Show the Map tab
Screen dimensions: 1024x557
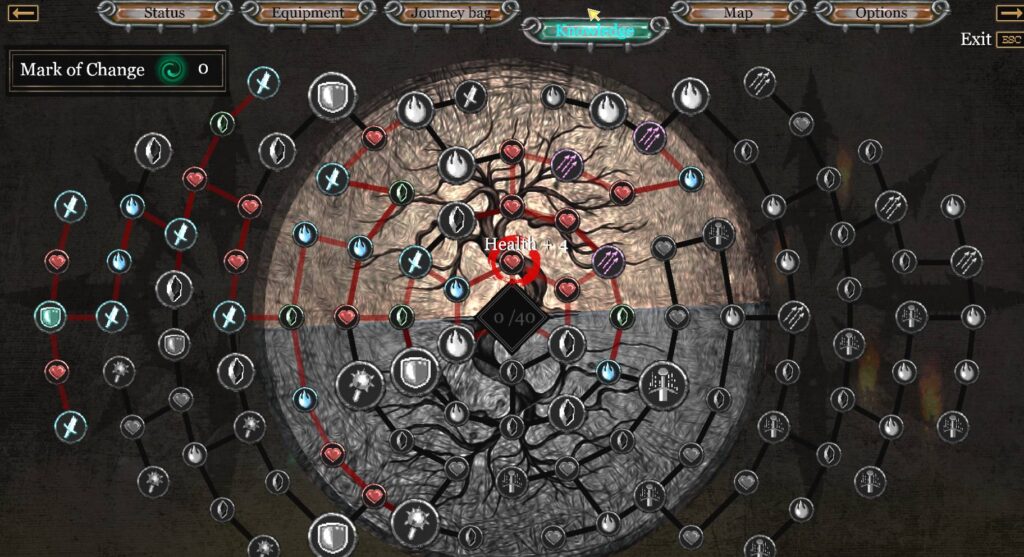[x=737, y=13]
